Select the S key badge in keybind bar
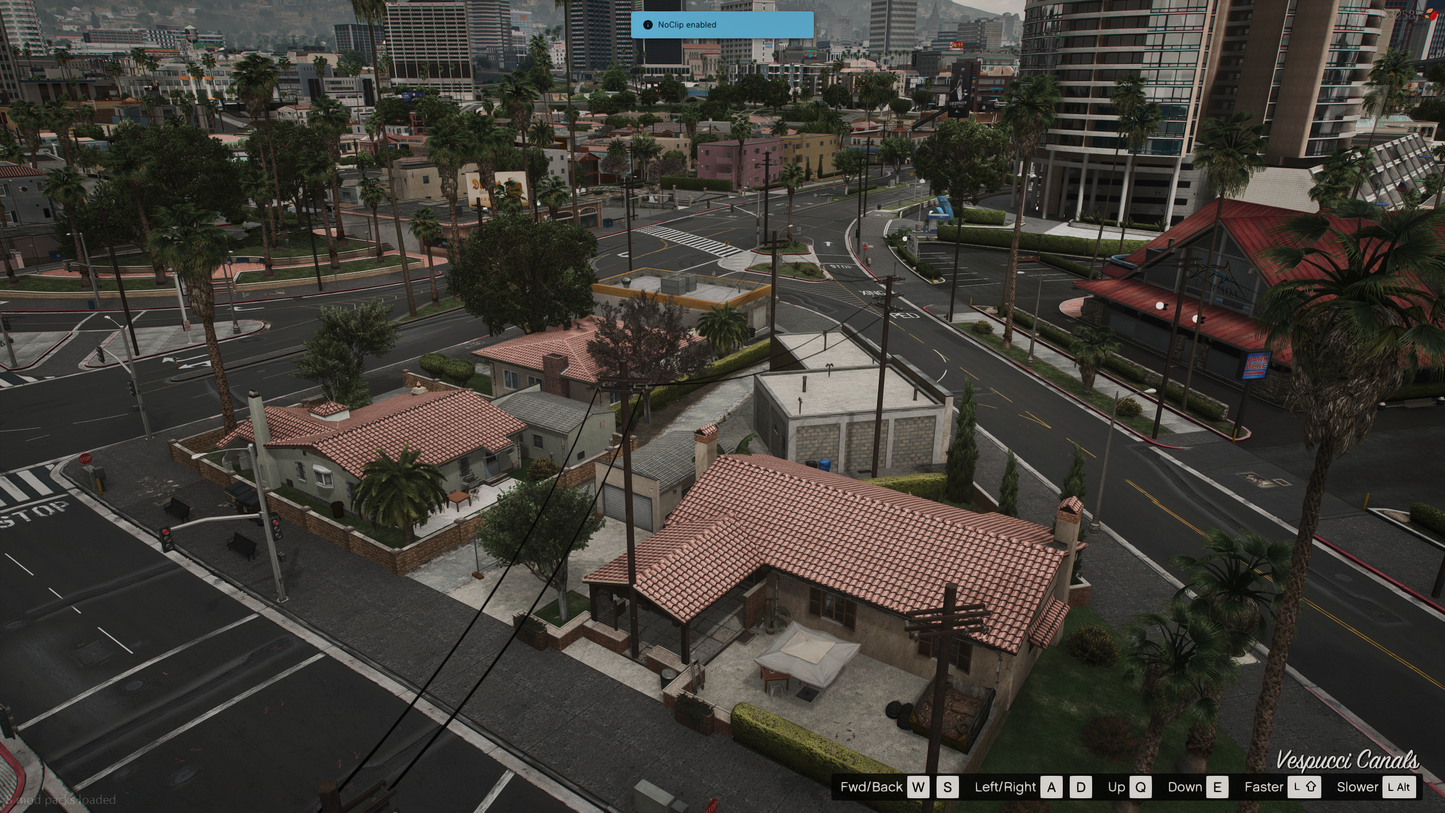The height and width of the screenshot is (813, 1445). (x=946, y=787)
